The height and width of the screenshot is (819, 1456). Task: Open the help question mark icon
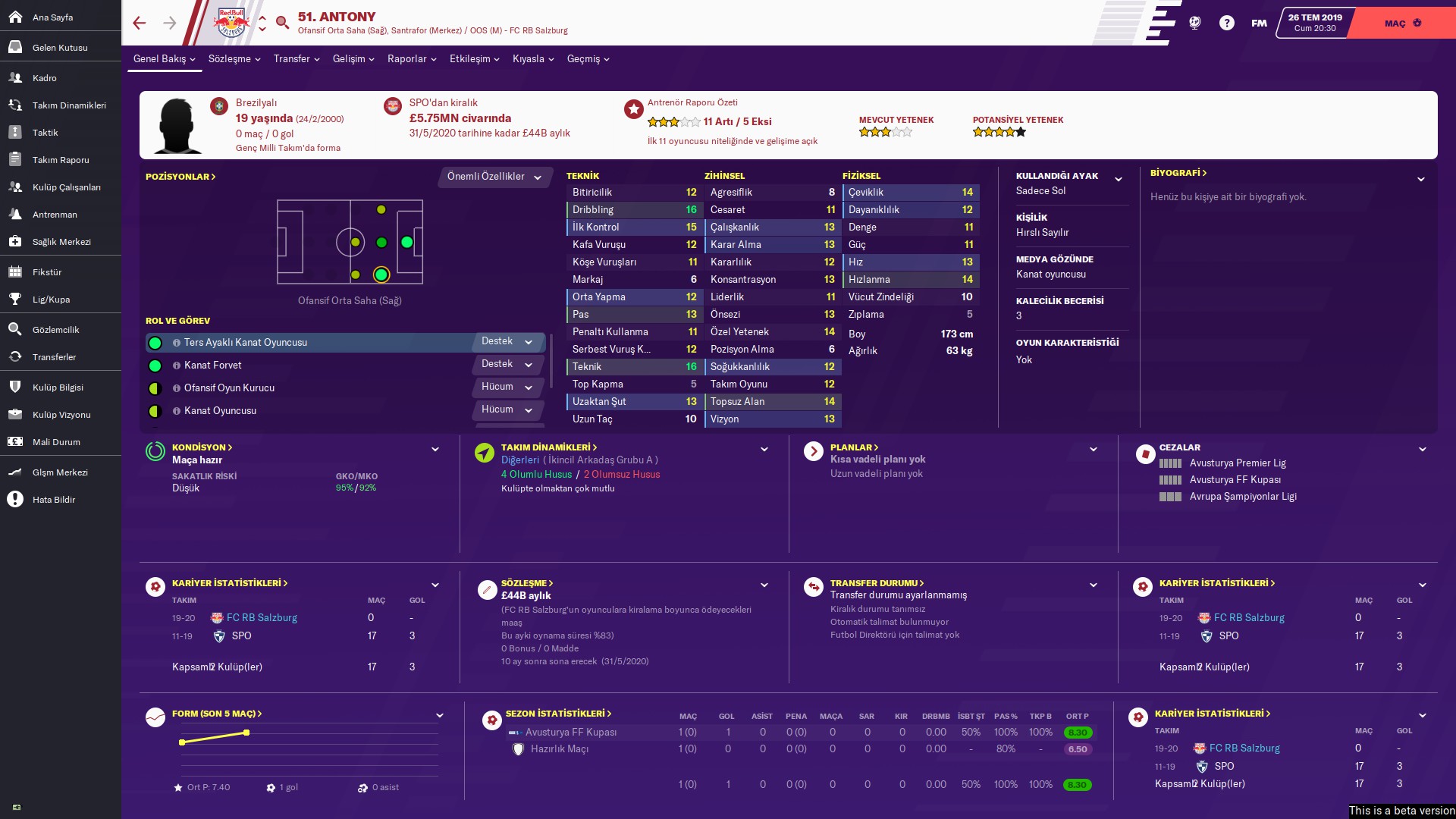1226,23
